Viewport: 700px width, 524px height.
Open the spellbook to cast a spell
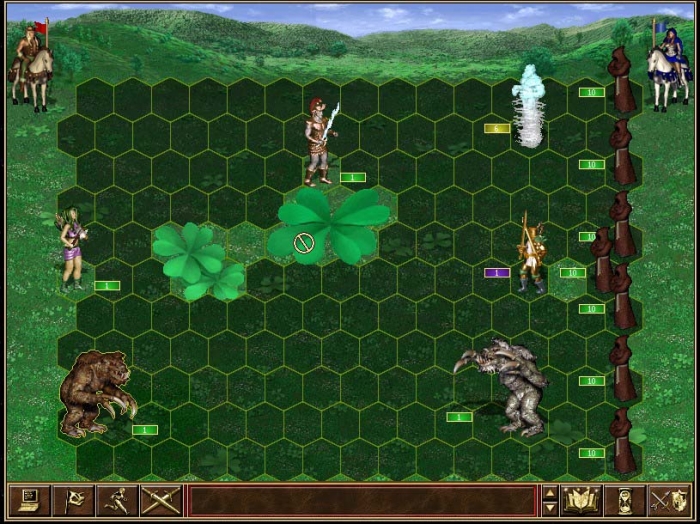[x=581, y=499]
